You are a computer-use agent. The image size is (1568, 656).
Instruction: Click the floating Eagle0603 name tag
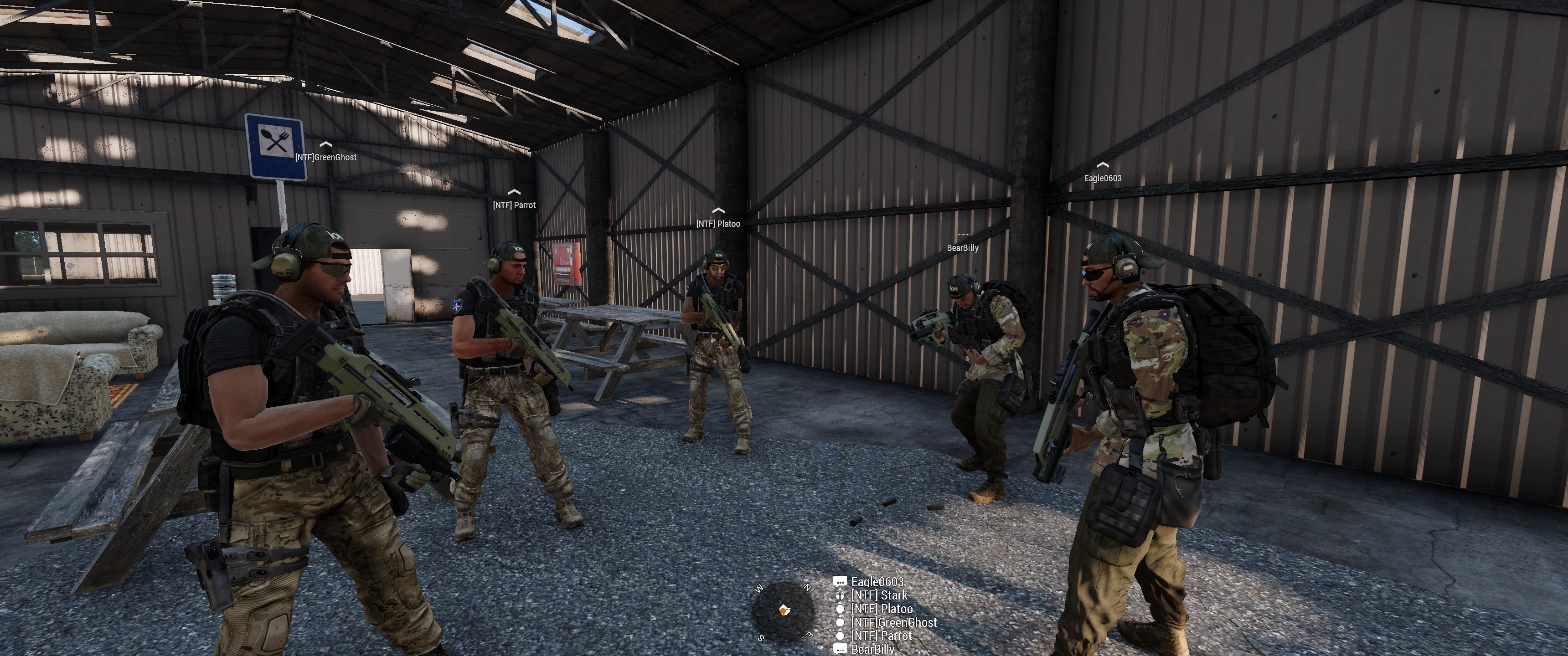pyautogui.click(x=1102, y=178)
